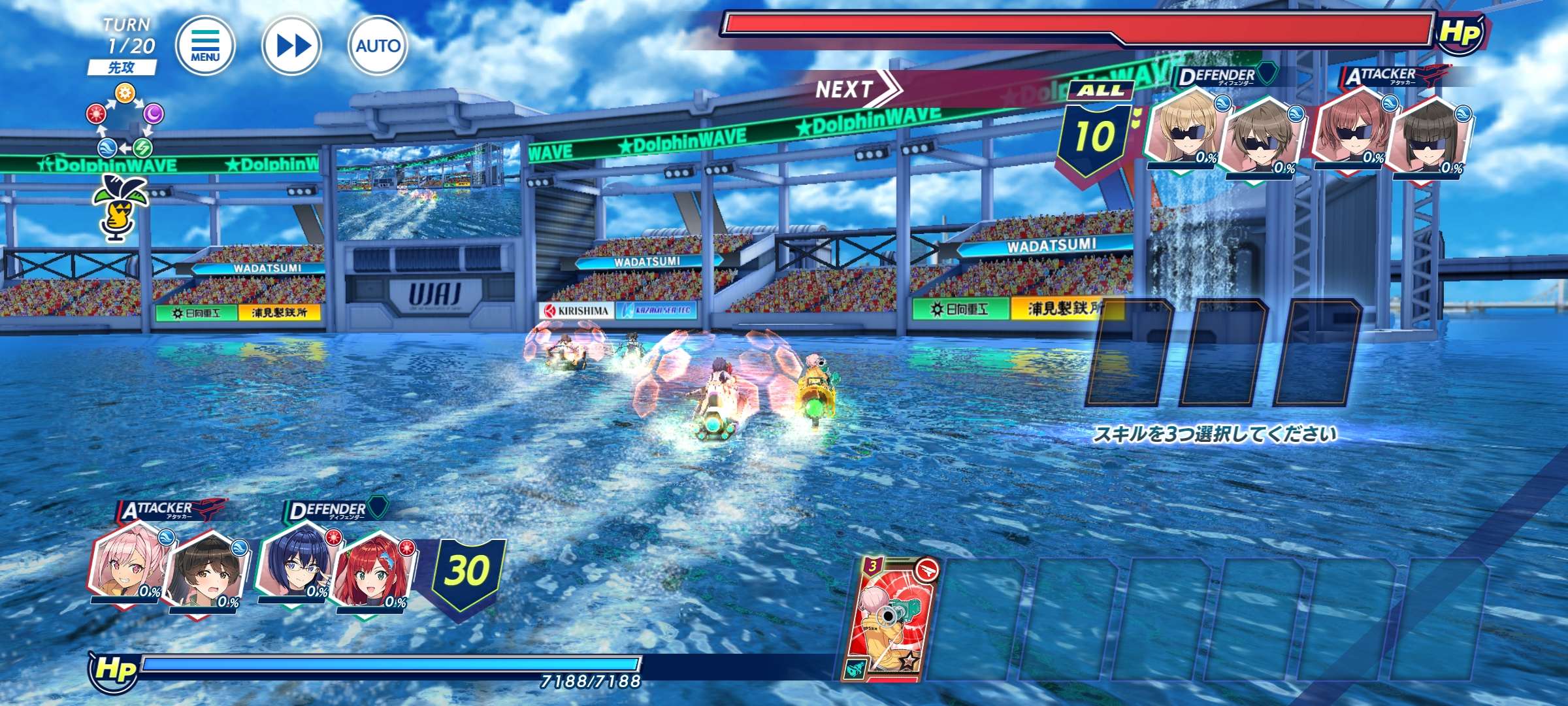Tap the pineapple microphone mascot icon
Image resolution: width=1568 pixels, height=706 pixels.
tap(121, 206)
